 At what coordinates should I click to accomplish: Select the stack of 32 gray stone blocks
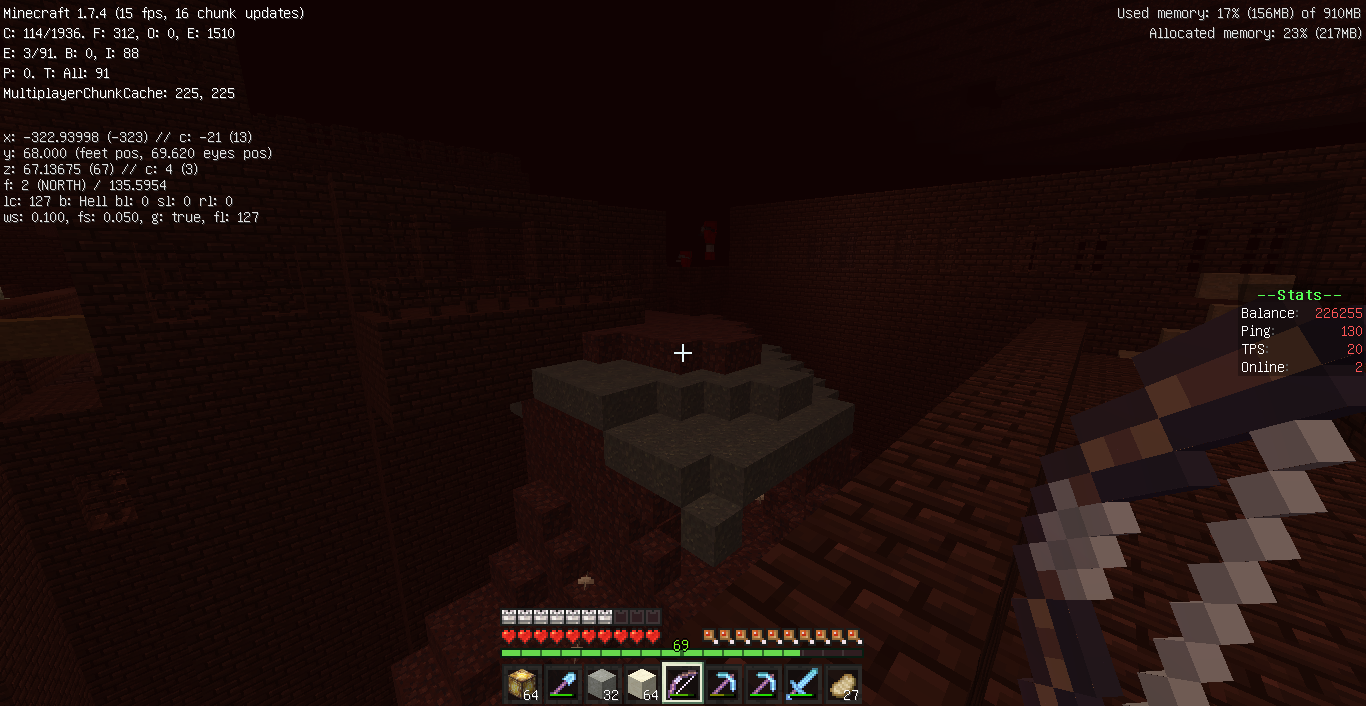(602, 684)
